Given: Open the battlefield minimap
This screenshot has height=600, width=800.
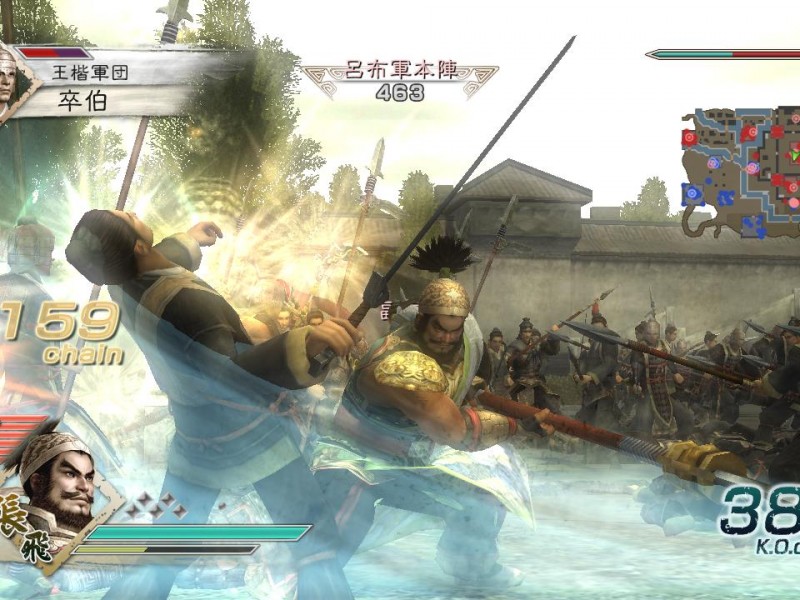Looking at the screenshot, I should [x=742, y=172].
